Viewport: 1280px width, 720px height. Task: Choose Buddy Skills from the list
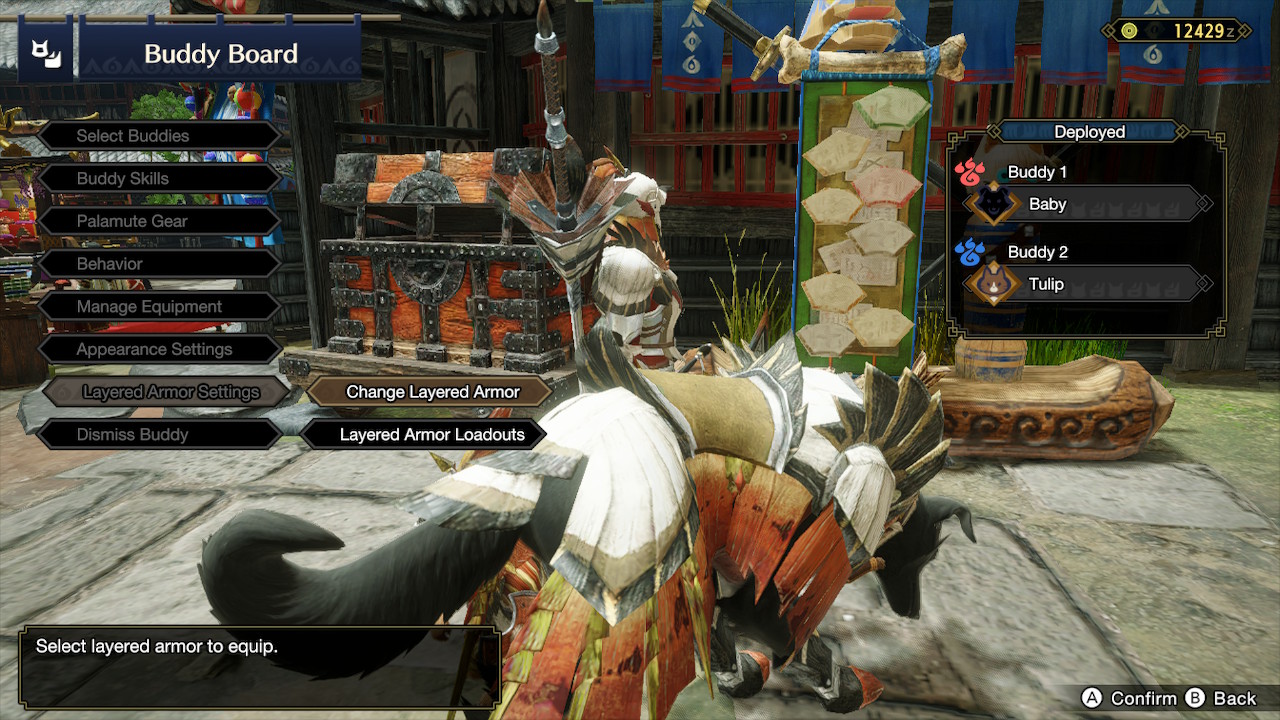[158, 179]
